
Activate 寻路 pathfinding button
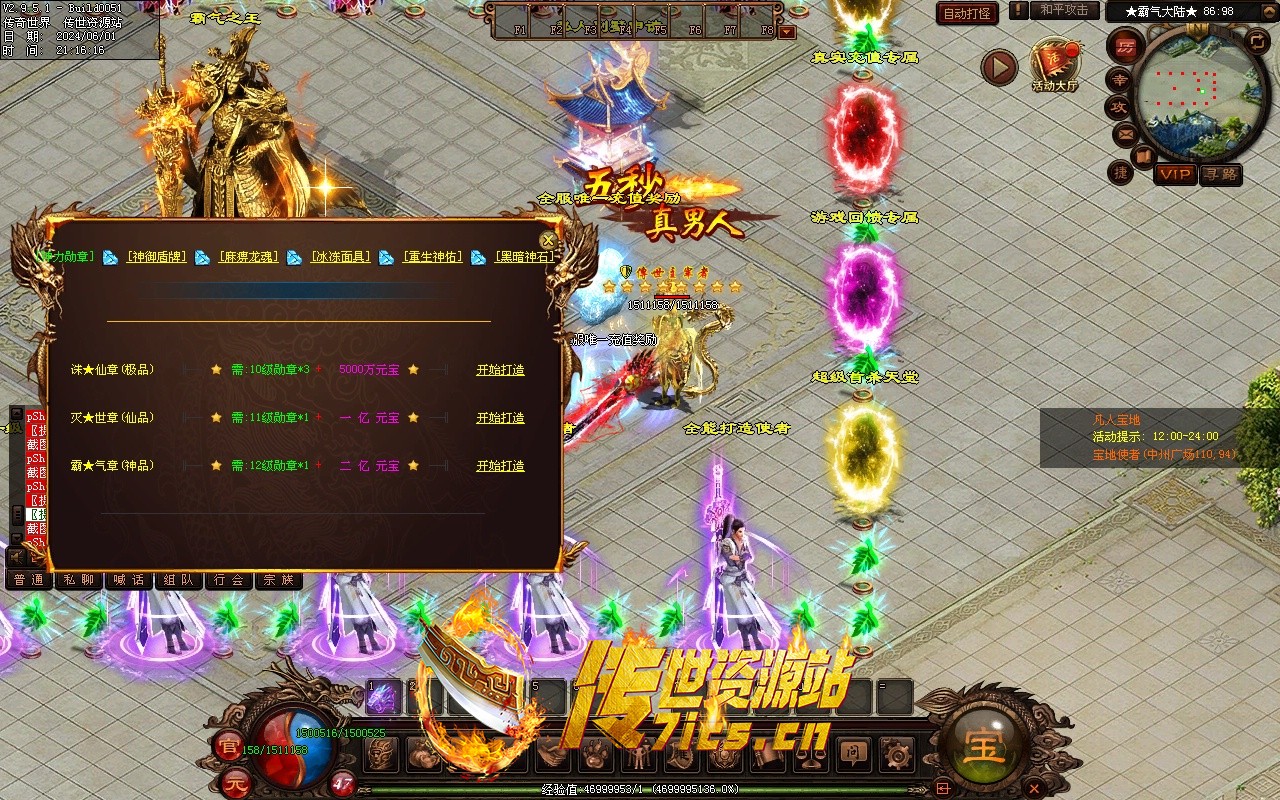(1220, 174)
